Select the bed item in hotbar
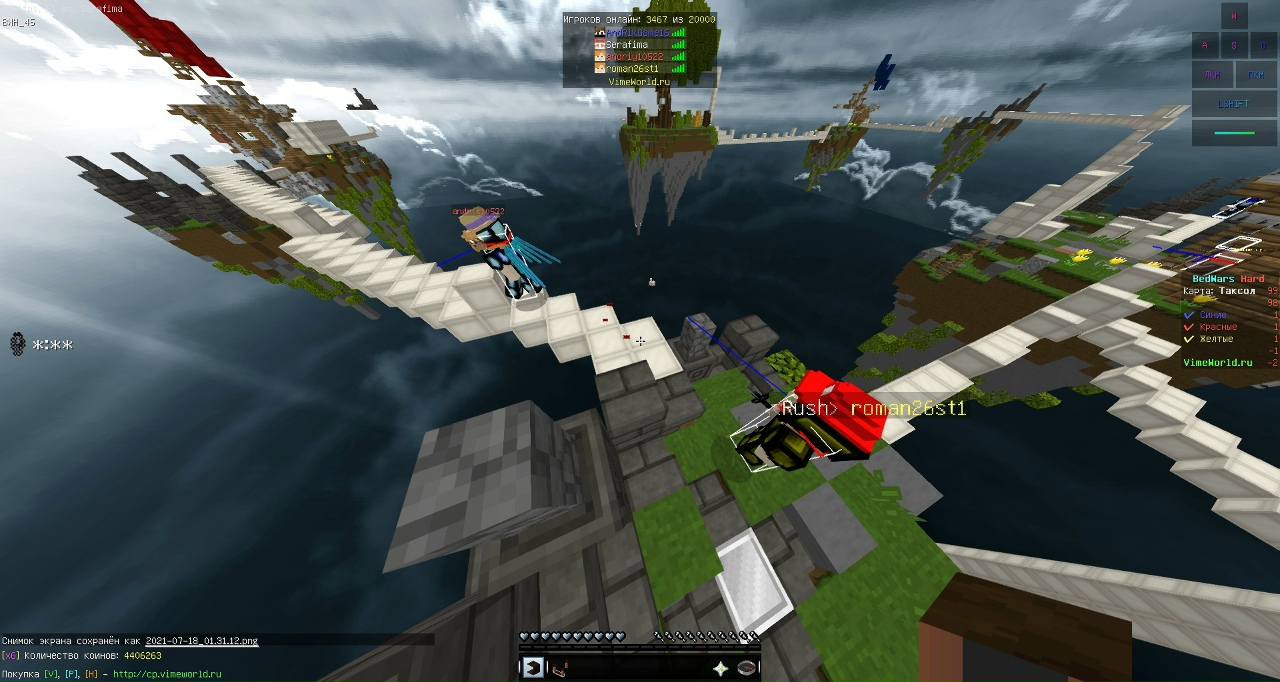This screenshot has height=682, width=1280. pos(559,668)
